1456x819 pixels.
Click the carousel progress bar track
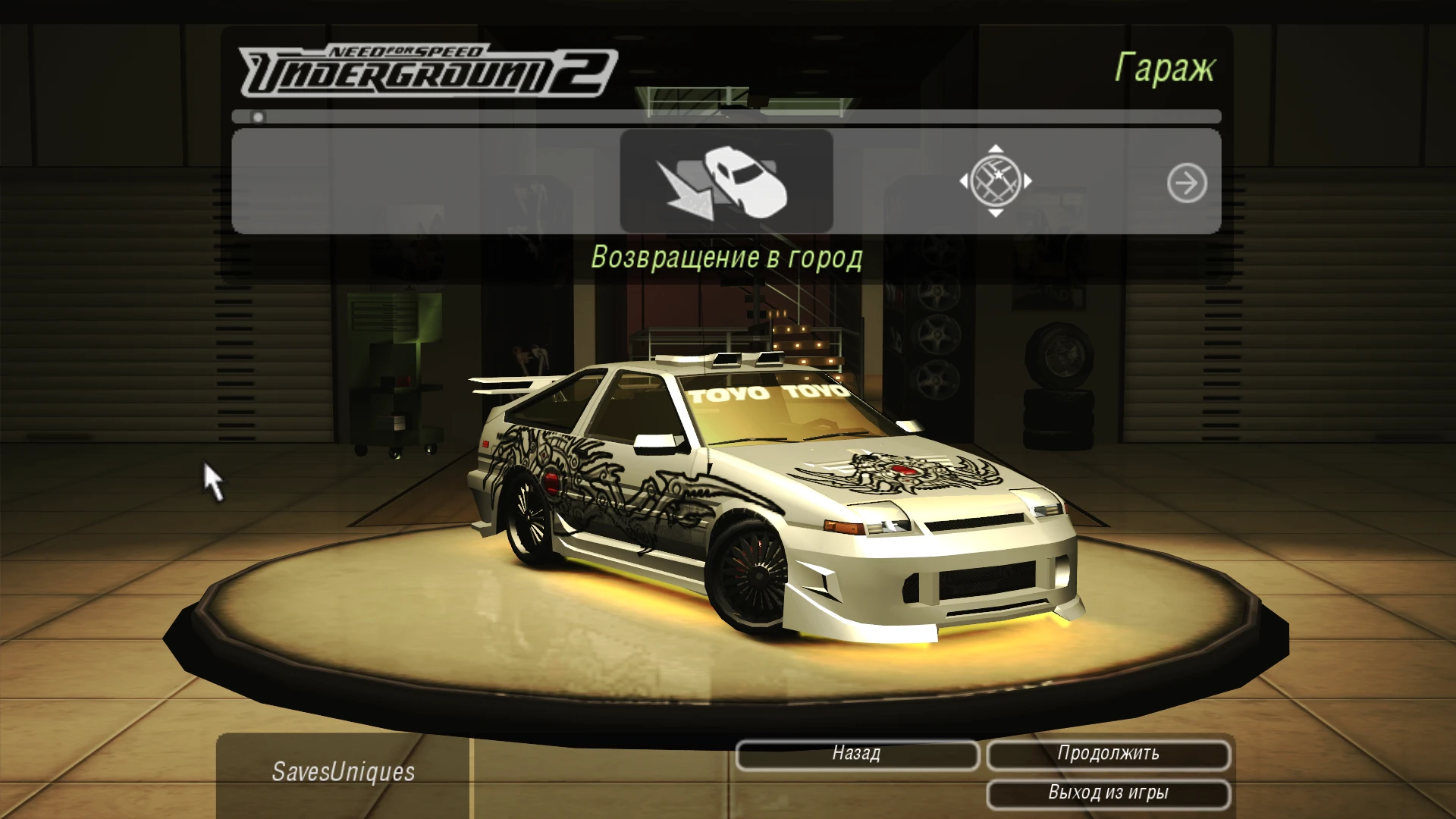728,118
